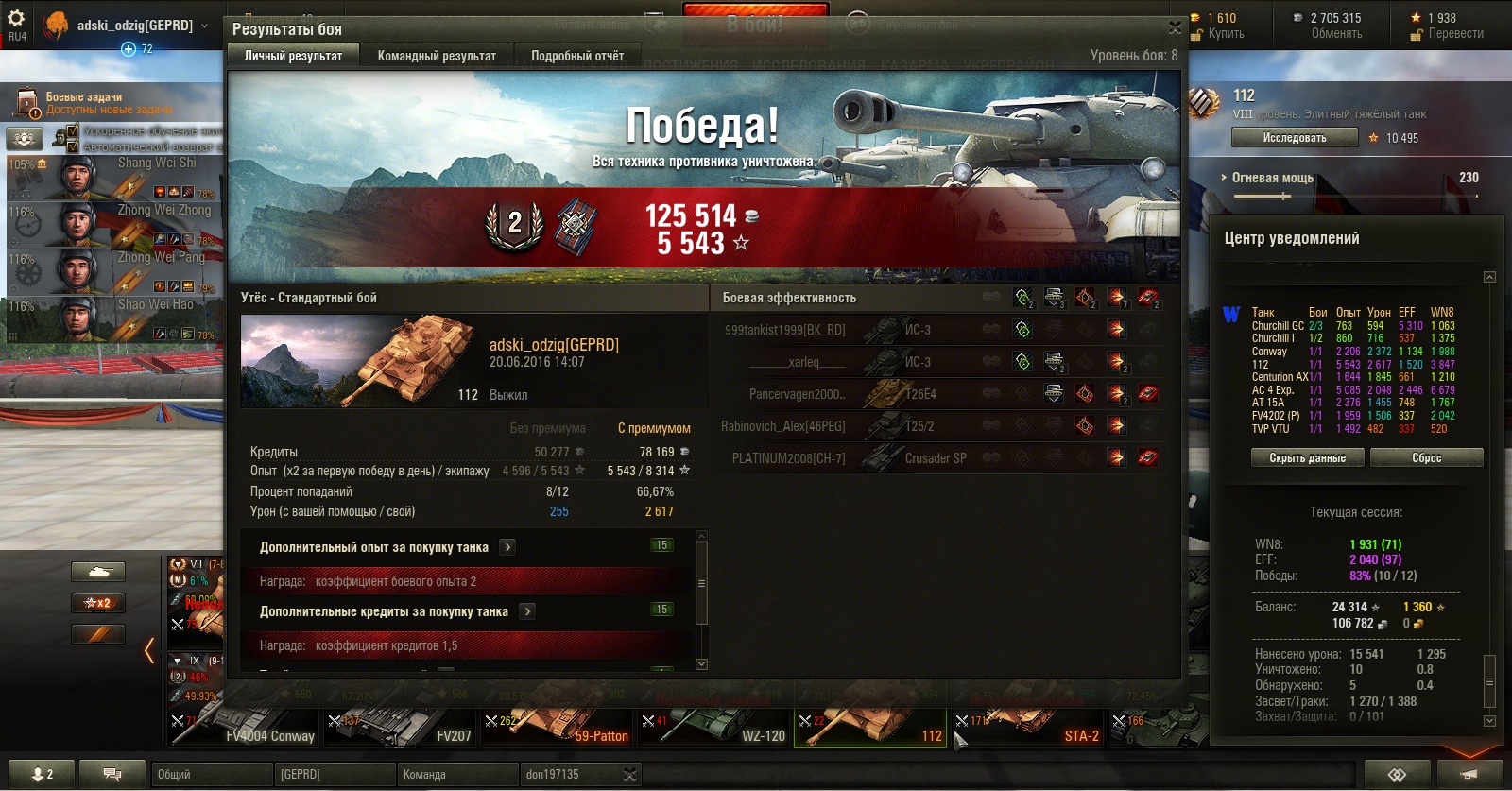1512x791 pixels.
Task: Pick the FV207 tank in carousel
Action: pos(399,726)
